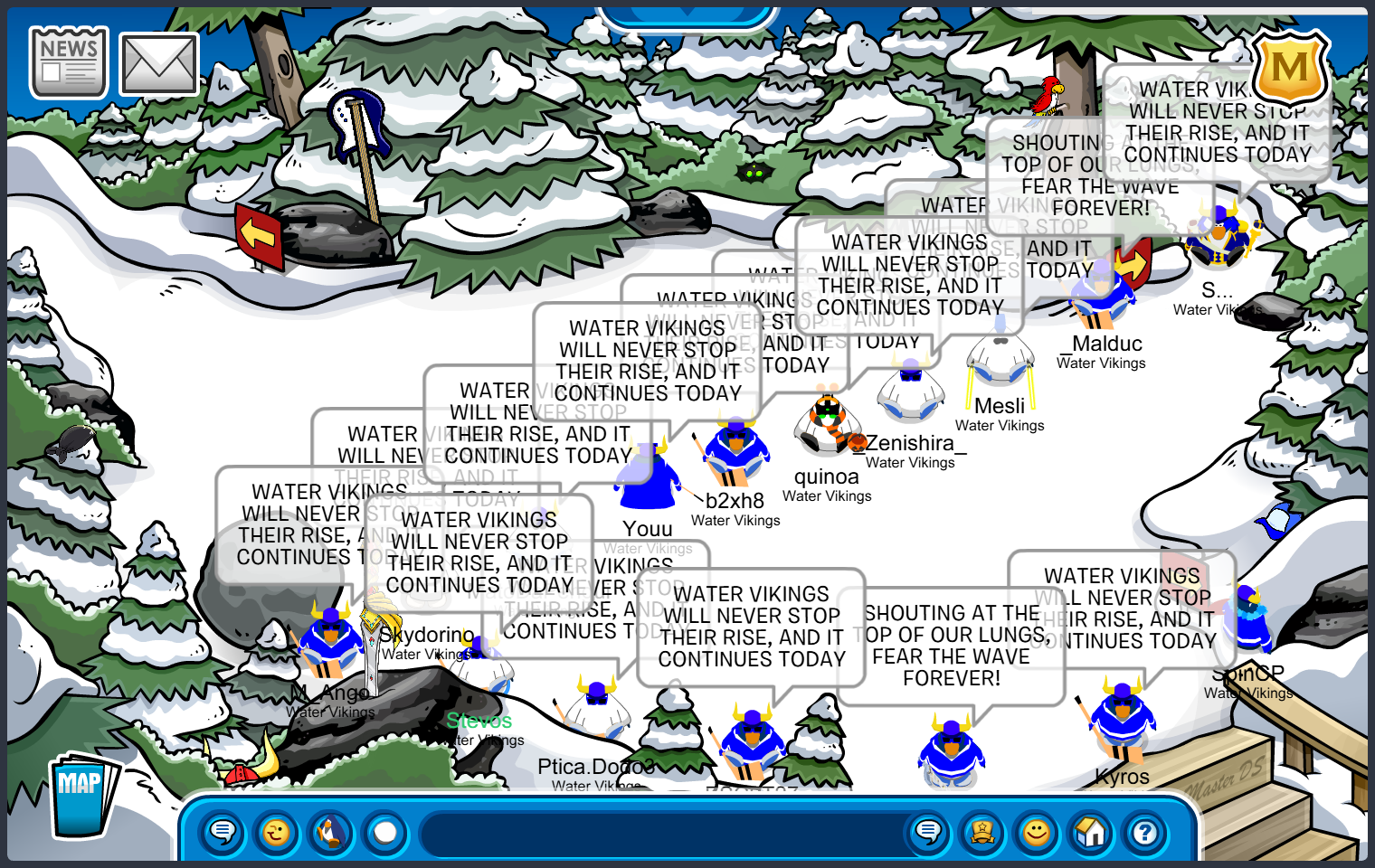1375x868 pixels.
Task: Open the mail envelope inbox
Action: click(159, 65)
